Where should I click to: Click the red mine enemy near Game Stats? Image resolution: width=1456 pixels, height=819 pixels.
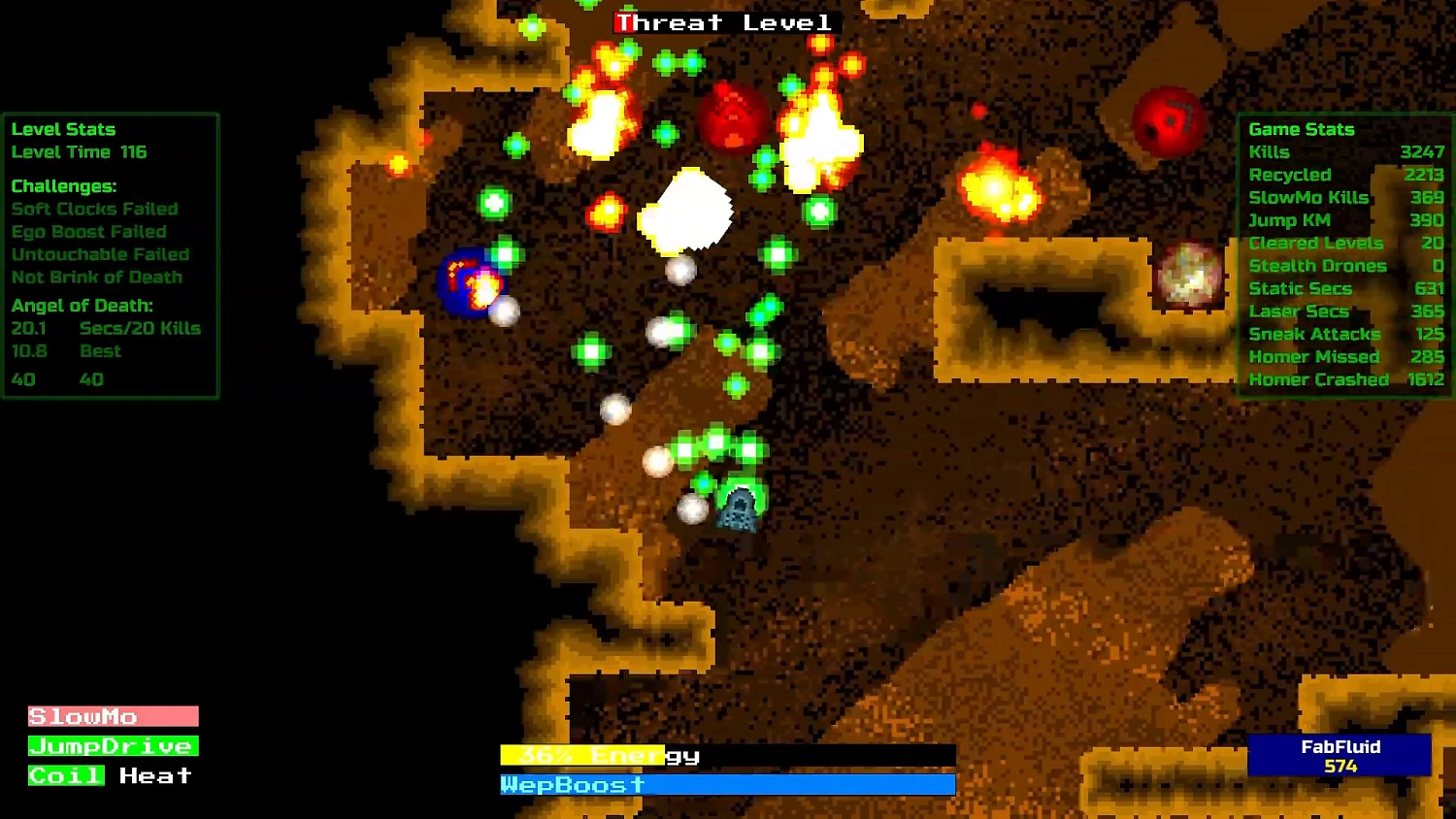click(1169, 117)
